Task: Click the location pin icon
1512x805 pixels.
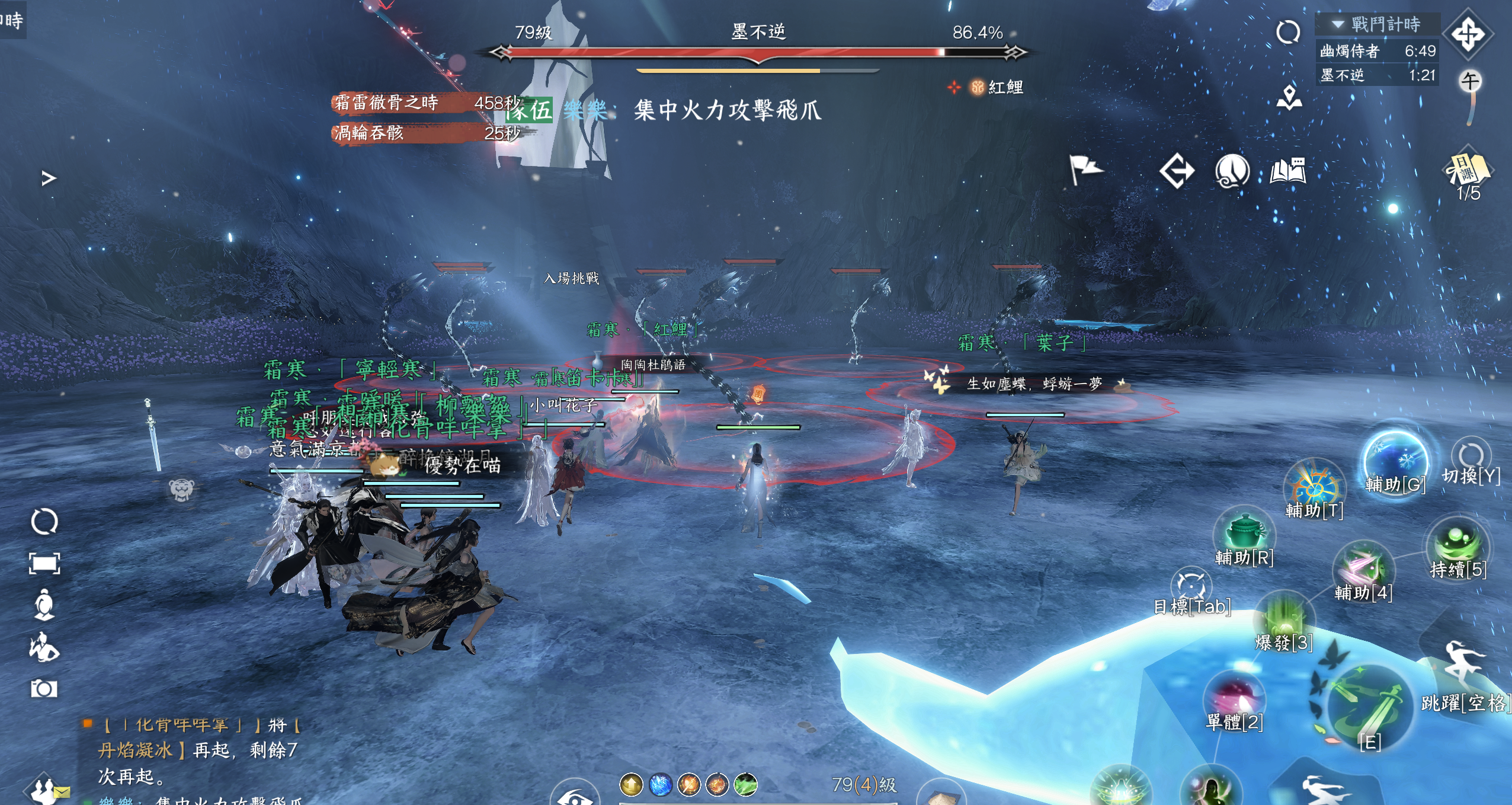Action: 1289,98
